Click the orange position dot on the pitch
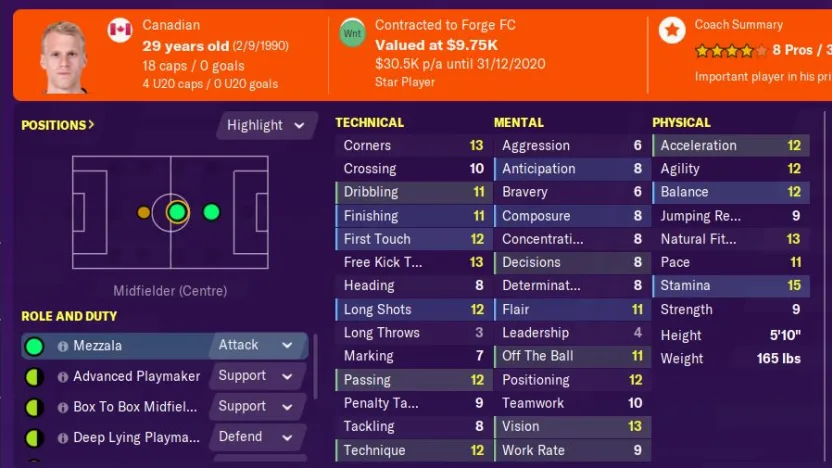Image resolution: width=832 pixels, height=468 pixels. click(x=144, y=212)
